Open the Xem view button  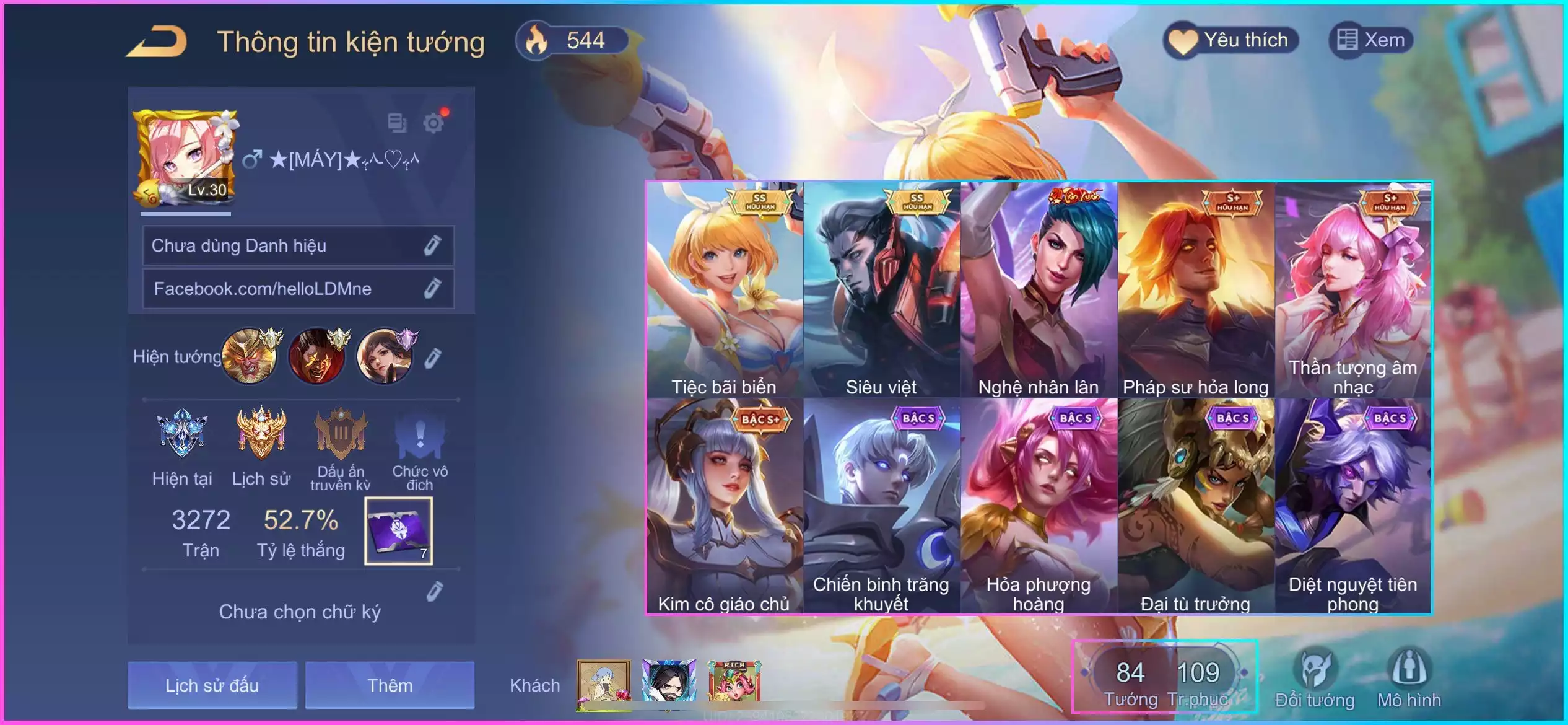(x=1370, y=41)
